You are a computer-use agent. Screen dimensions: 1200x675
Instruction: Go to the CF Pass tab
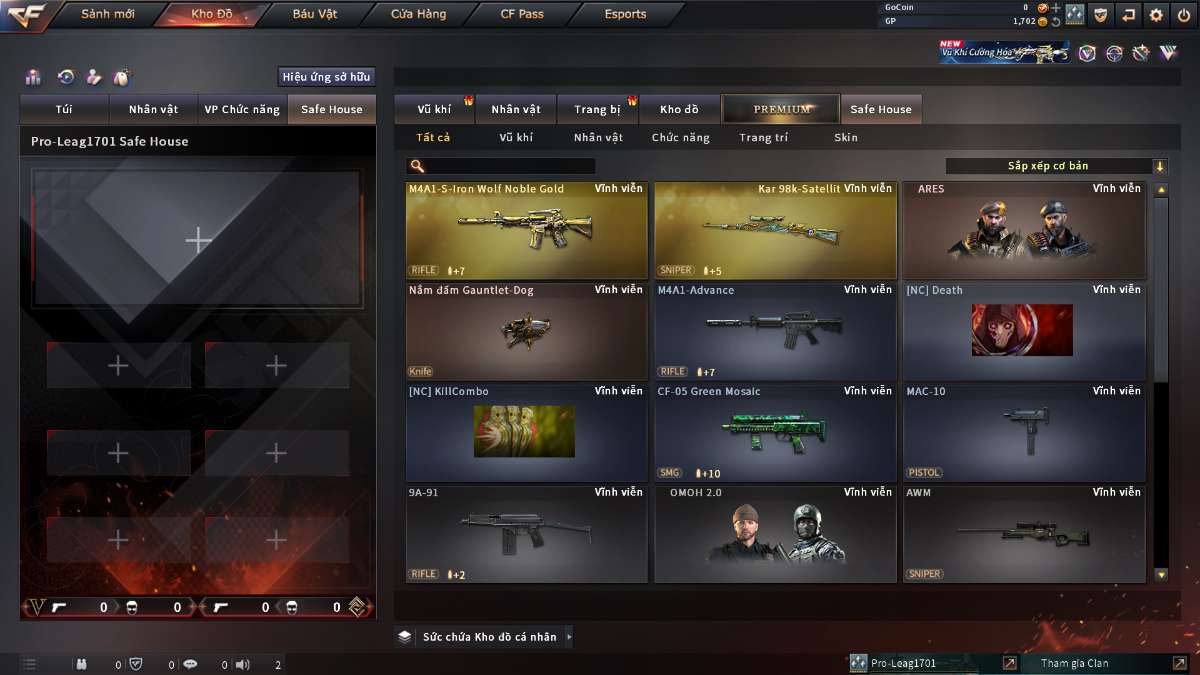522,14
